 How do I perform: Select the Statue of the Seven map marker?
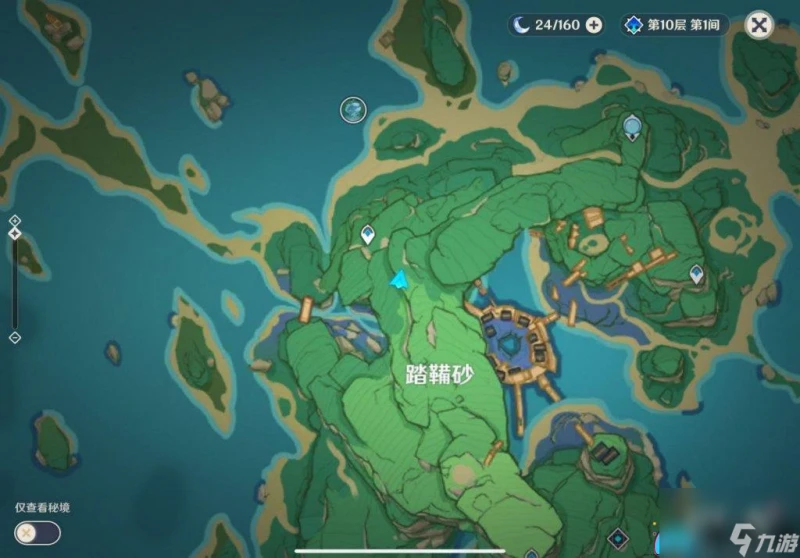631,126
